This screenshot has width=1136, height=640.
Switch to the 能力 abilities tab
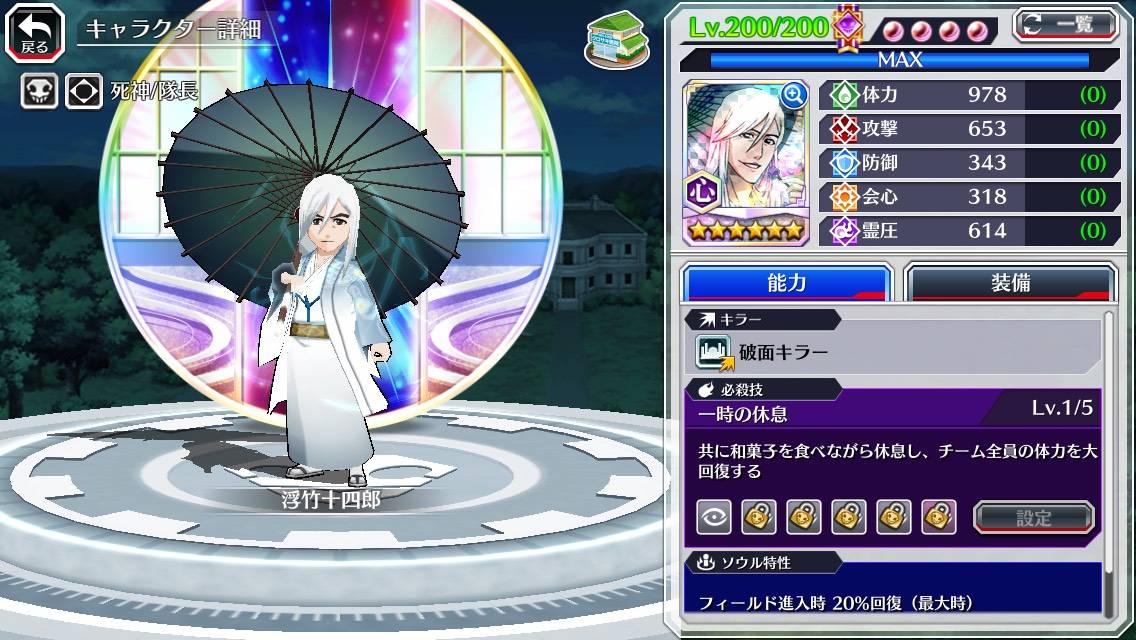tap(787, 283)
